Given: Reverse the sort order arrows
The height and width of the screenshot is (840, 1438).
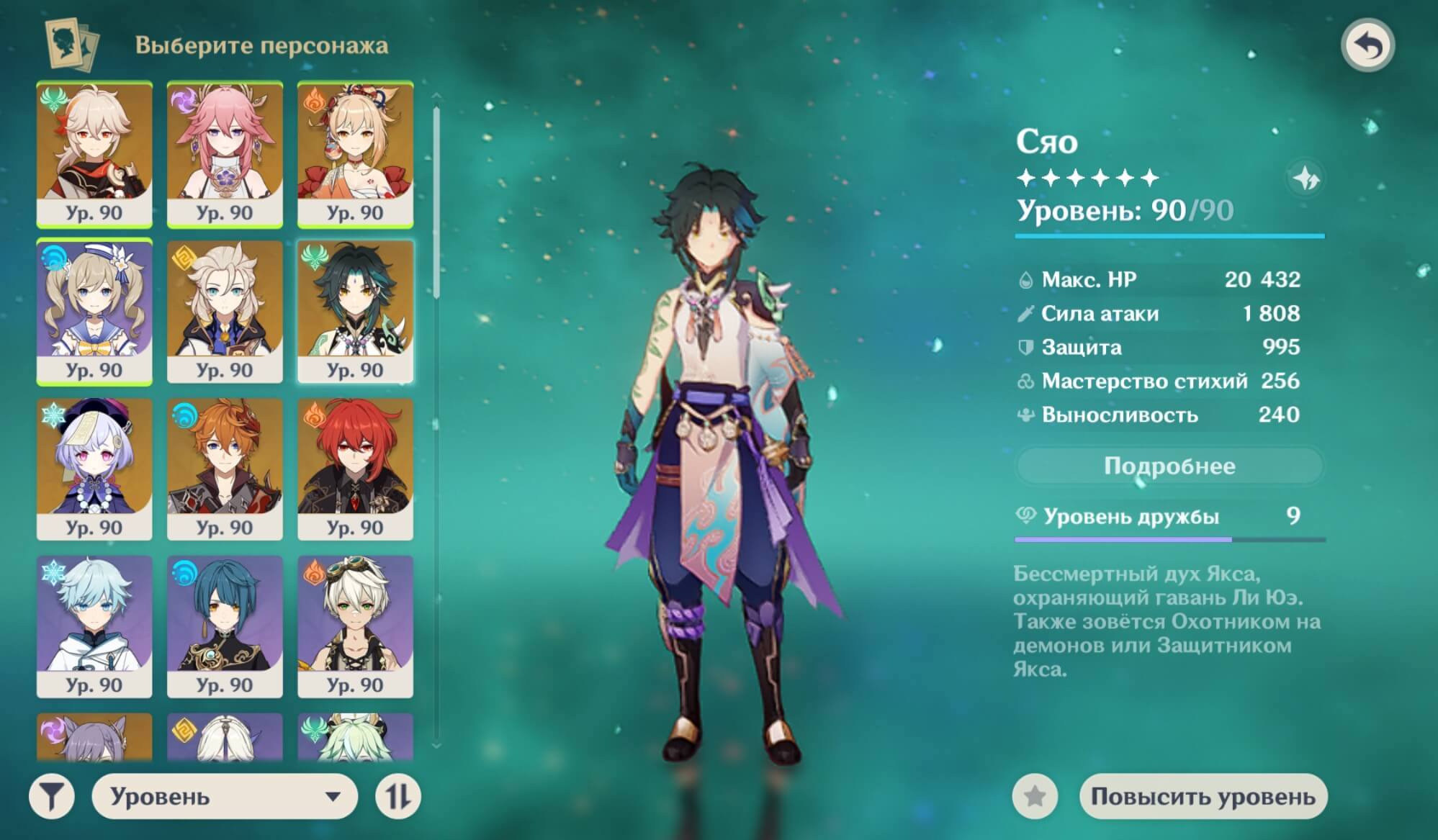Looking at the screenshot, I should pyautogui.click(x=398, y=796).
